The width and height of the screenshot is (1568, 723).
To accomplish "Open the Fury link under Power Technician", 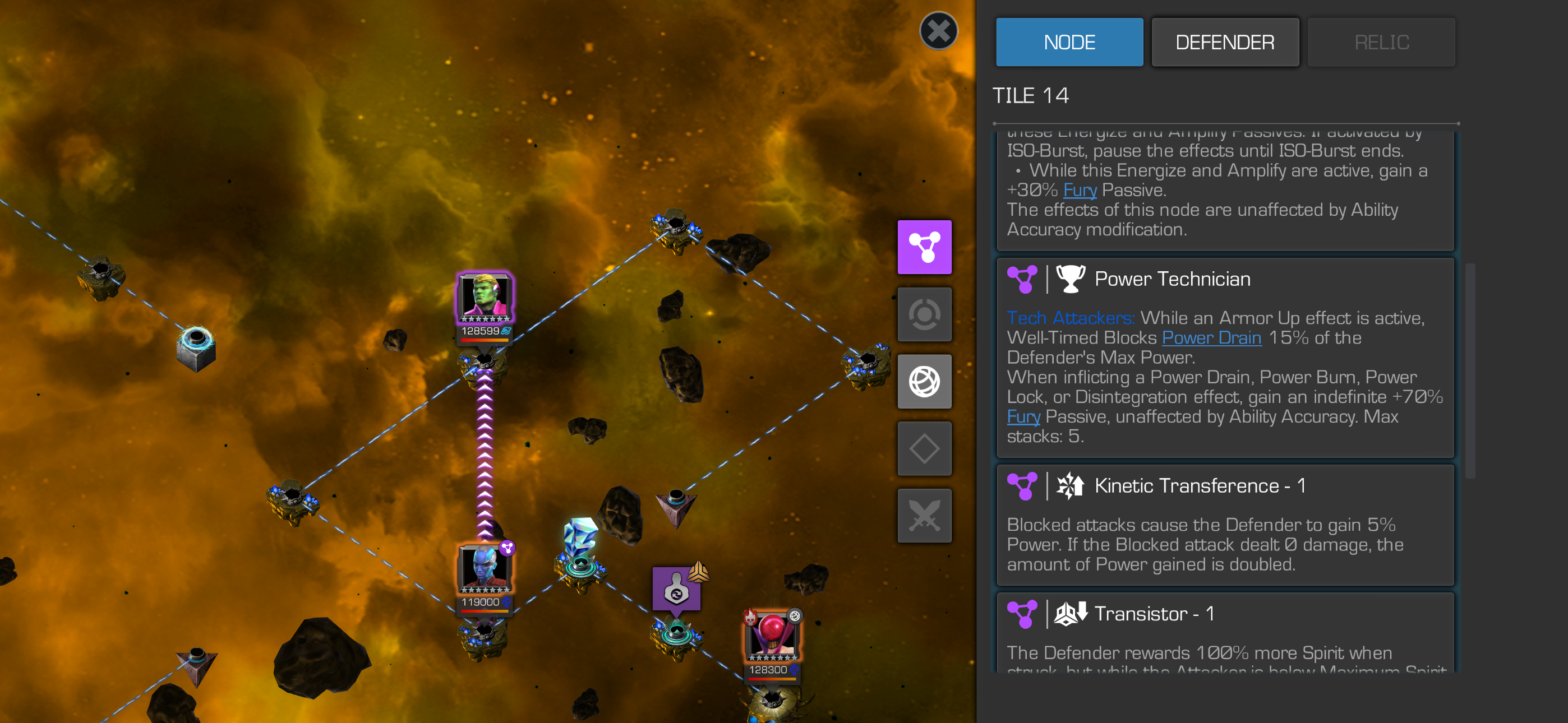I will point(1022,417).
